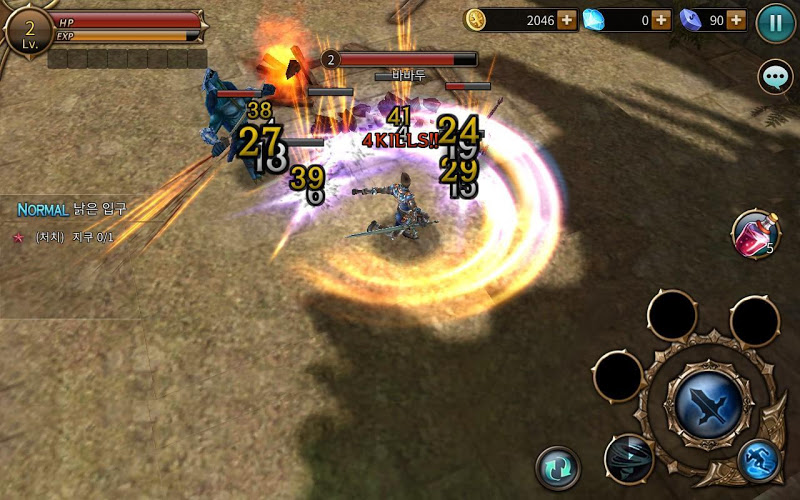
Task: Activate the whirlwind tornado skill
Action: click(629, 458)
